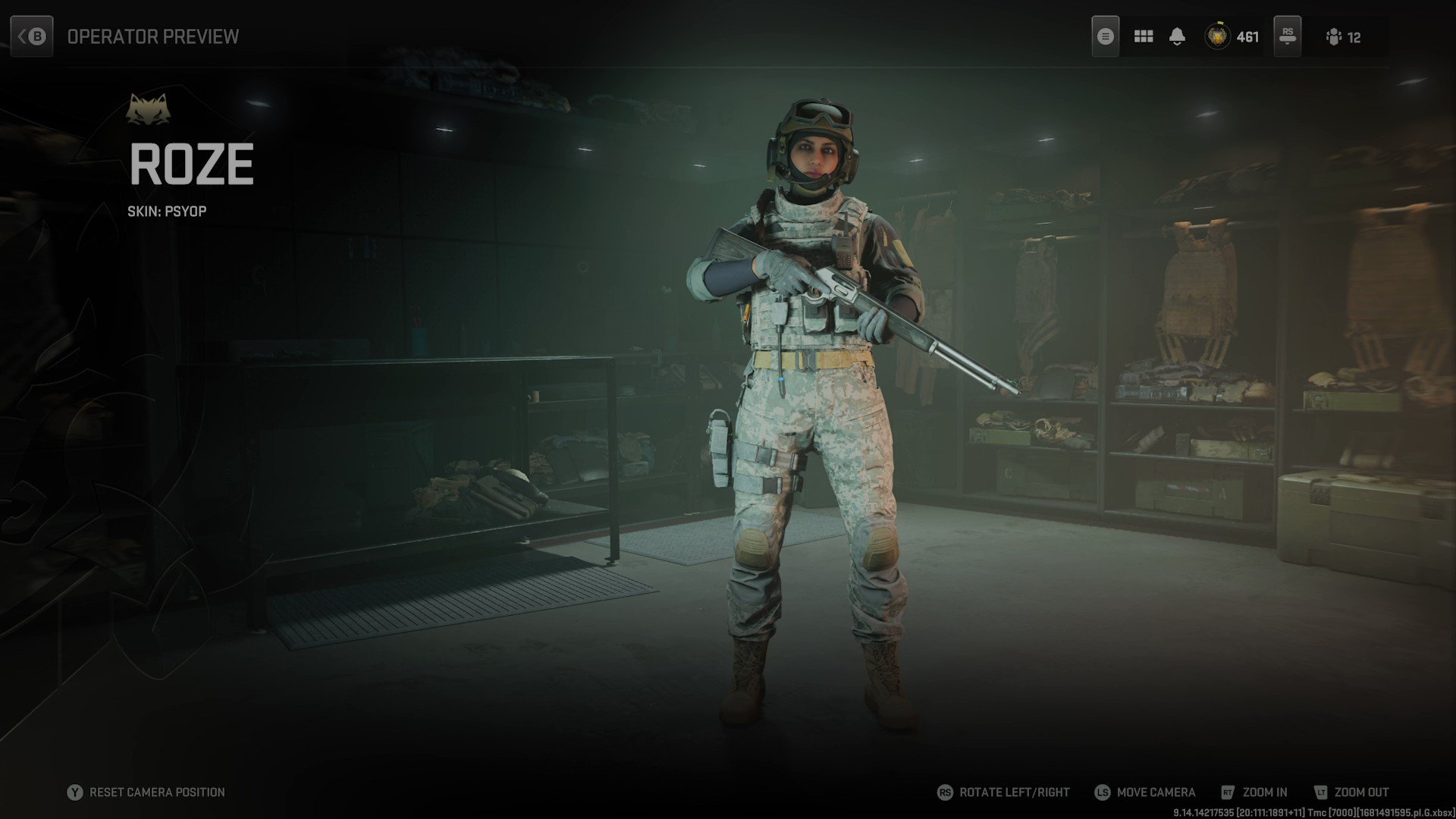Click the LS move camera stick icon
Image resolution: width=1456 pixels, height=819 pixels.
pos(1102,792)
